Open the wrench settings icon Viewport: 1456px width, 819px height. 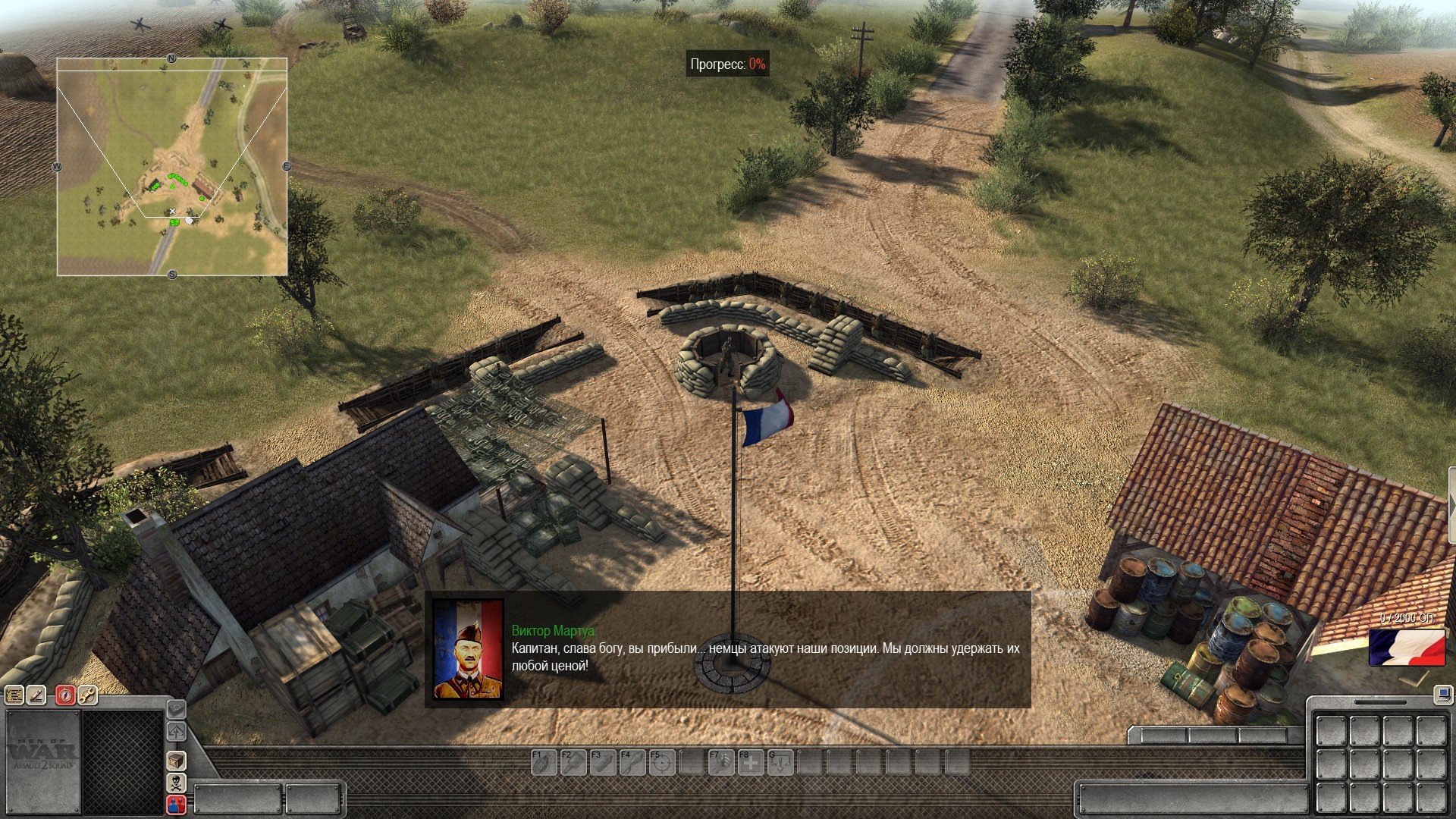click(88, 695)
